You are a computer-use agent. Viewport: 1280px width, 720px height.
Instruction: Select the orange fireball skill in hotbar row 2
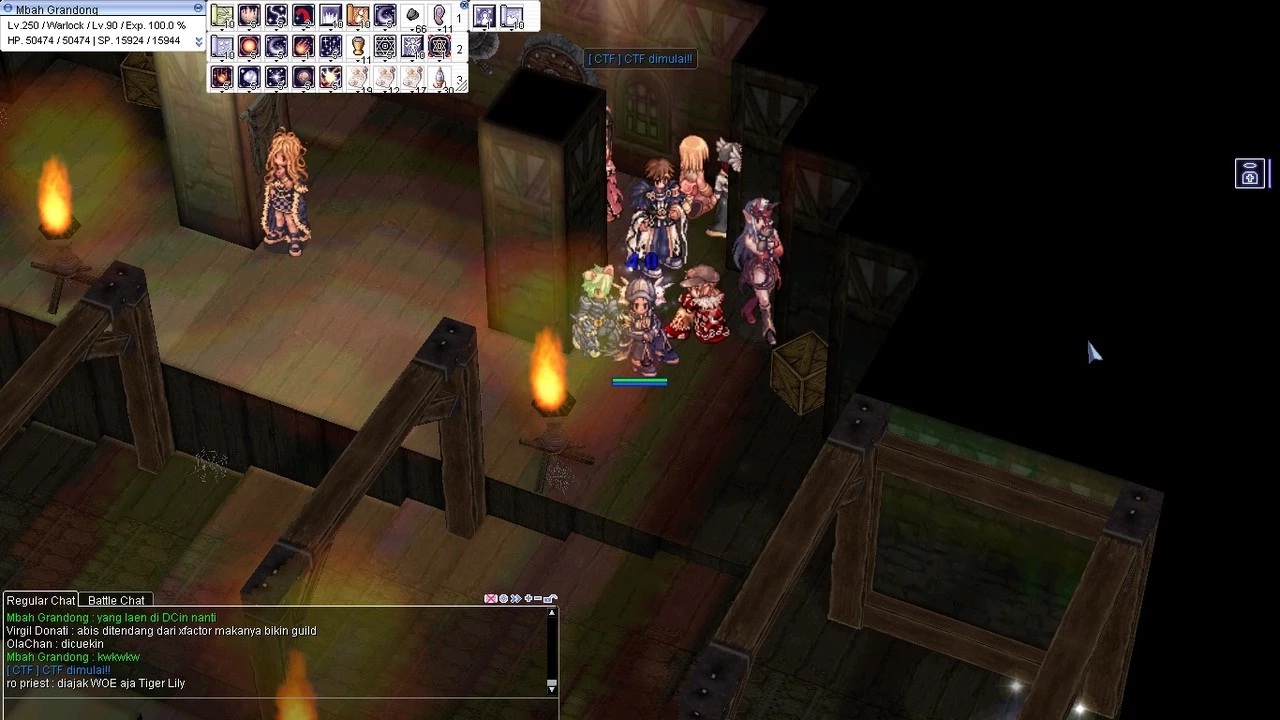[249, 46]
